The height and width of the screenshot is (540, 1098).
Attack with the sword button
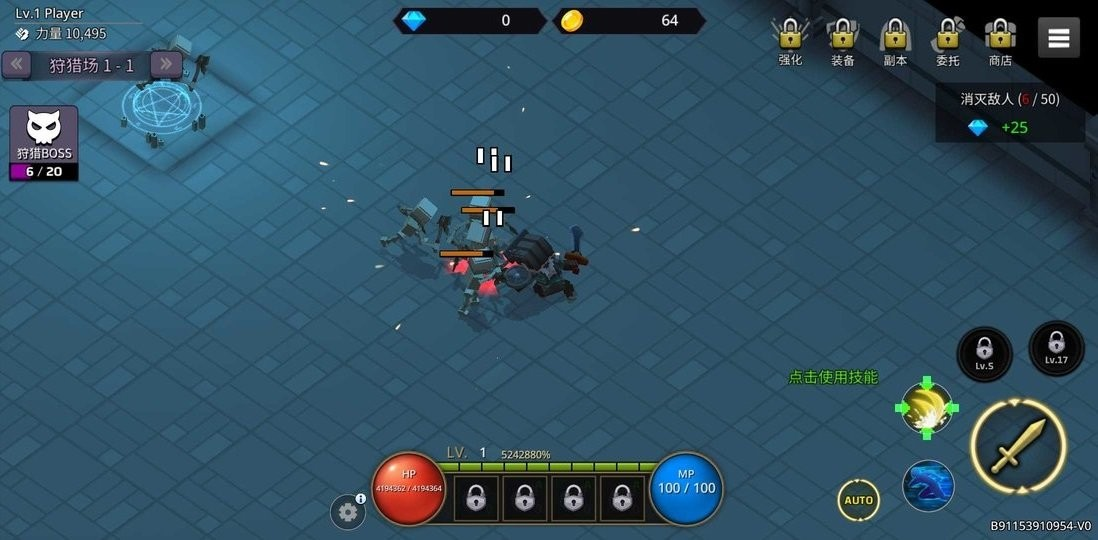coord(1018,446)
